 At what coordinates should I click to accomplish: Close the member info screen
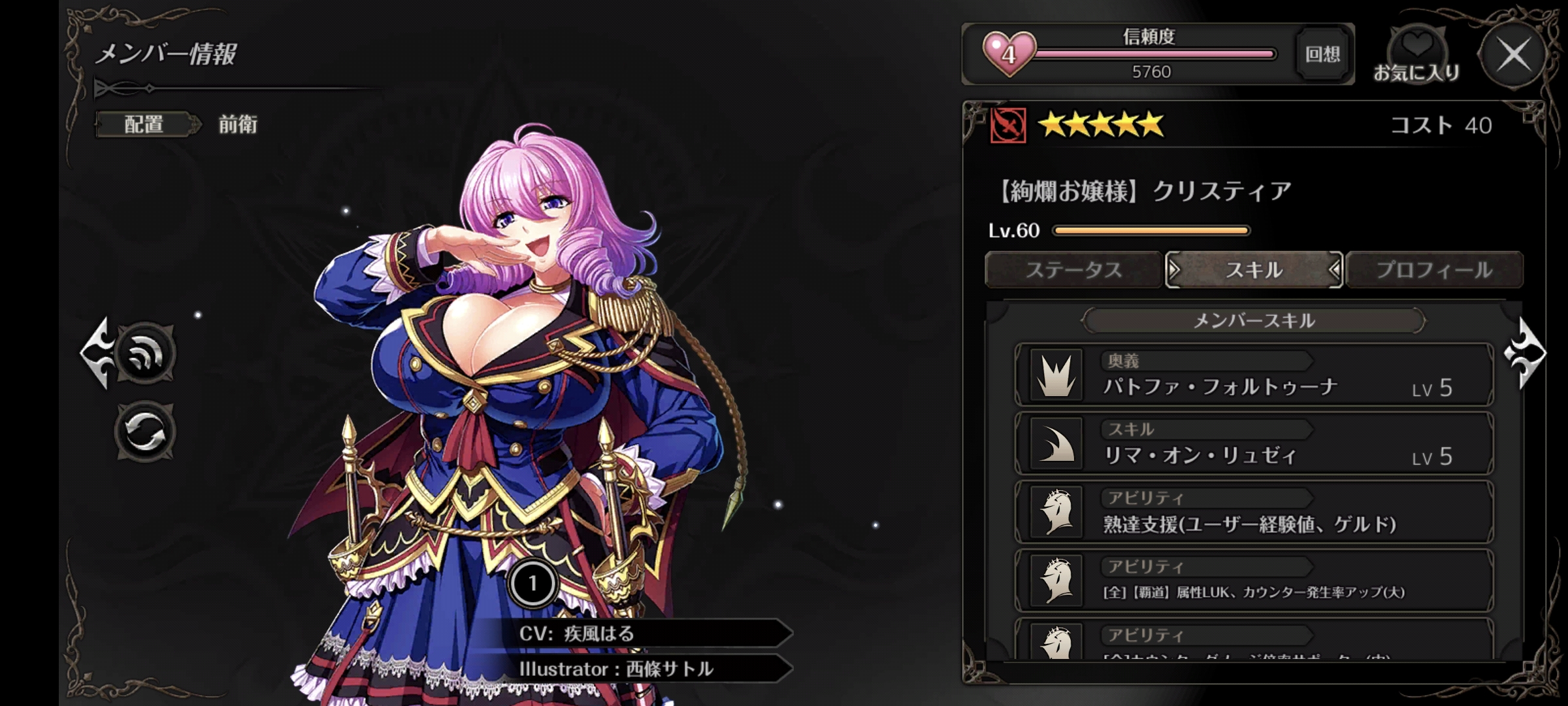point(1513,55)
